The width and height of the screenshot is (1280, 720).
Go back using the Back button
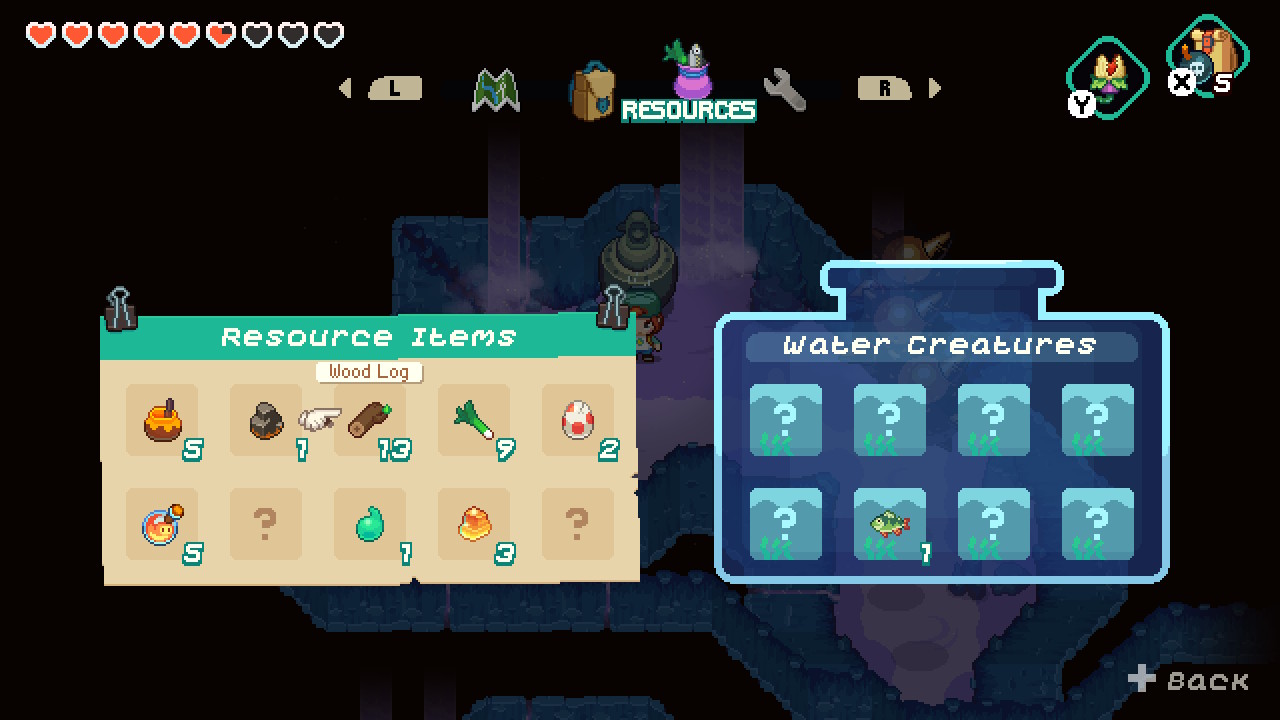[1190, 681]
